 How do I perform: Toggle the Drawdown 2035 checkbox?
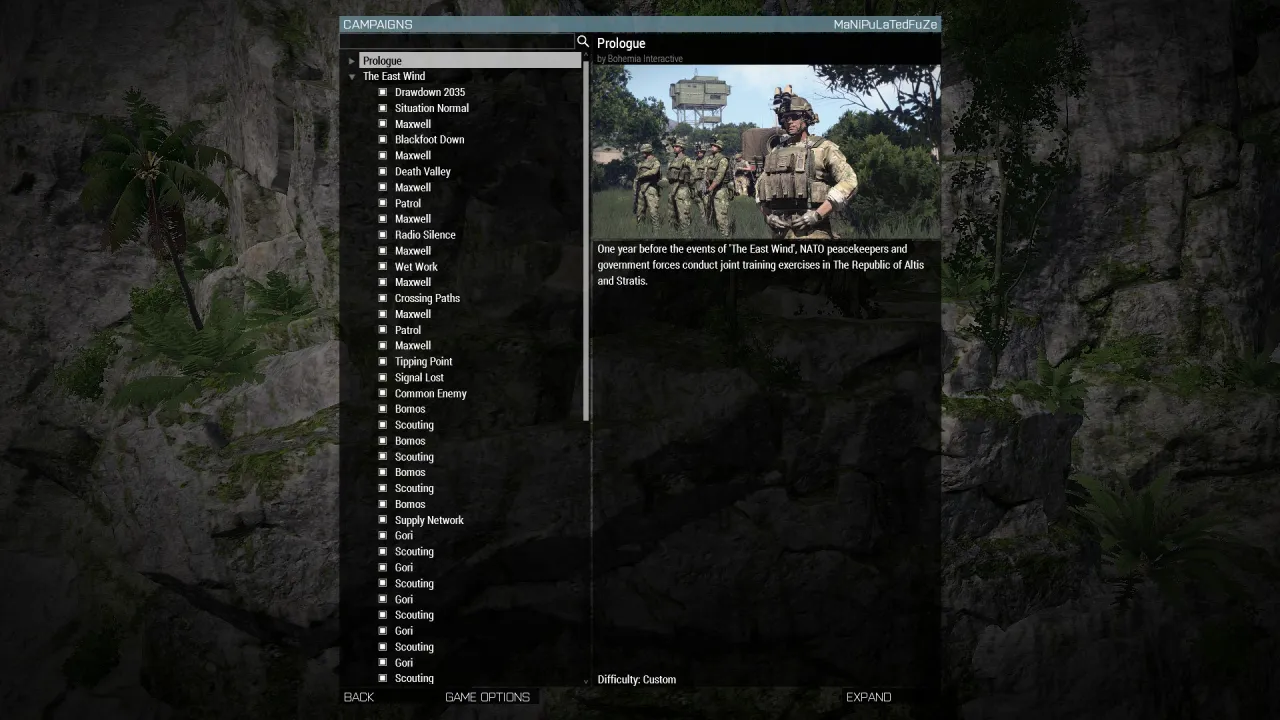click(382, 91)
